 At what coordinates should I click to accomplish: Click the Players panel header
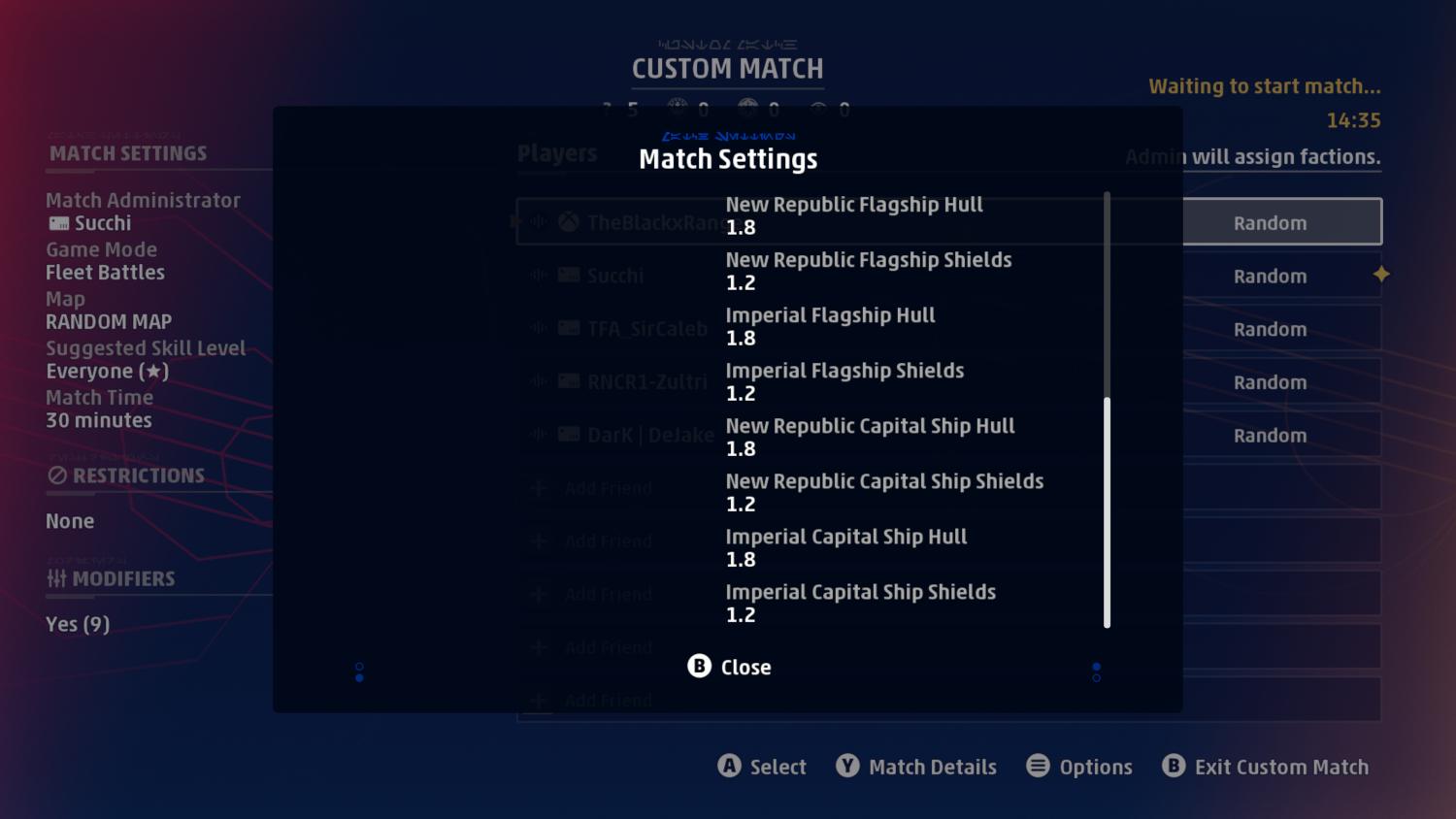pos(558,152)
